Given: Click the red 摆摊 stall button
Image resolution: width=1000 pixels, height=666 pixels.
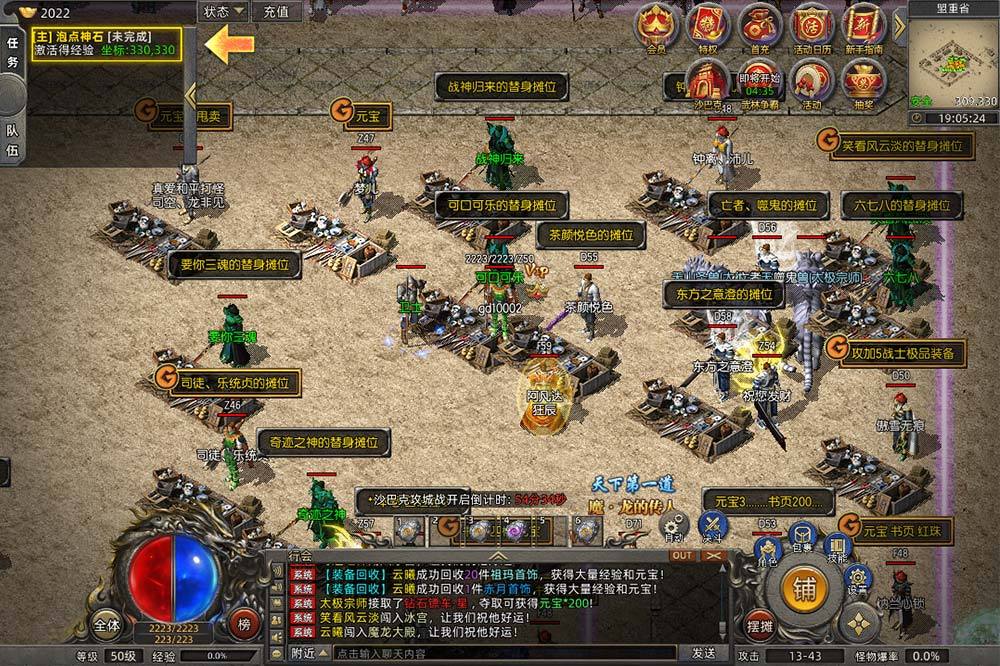Looking at the screenshot, I should click(761, 625).
